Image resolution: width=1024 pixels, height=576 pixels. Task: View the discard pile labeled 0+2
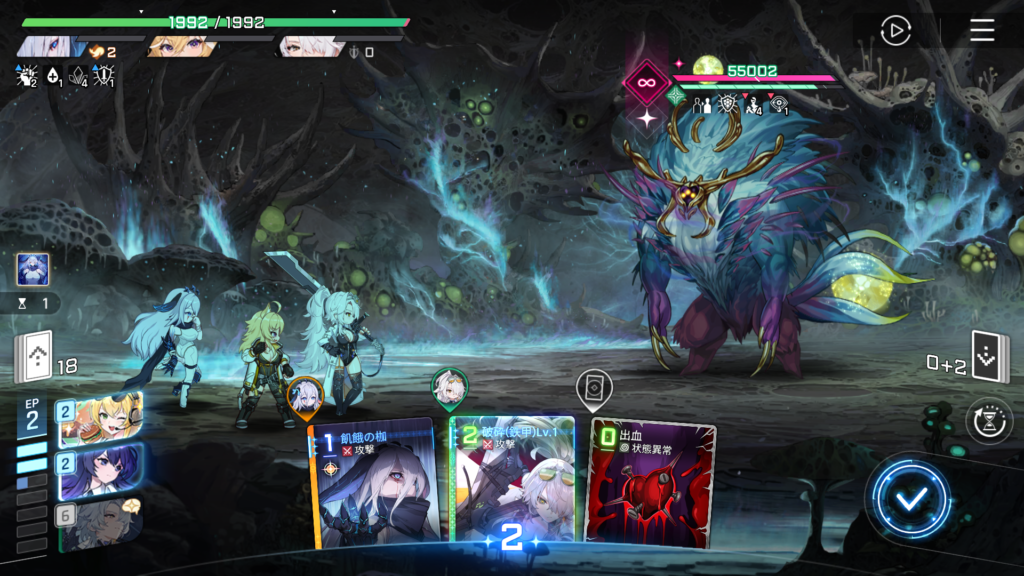(x=990, y=358)
